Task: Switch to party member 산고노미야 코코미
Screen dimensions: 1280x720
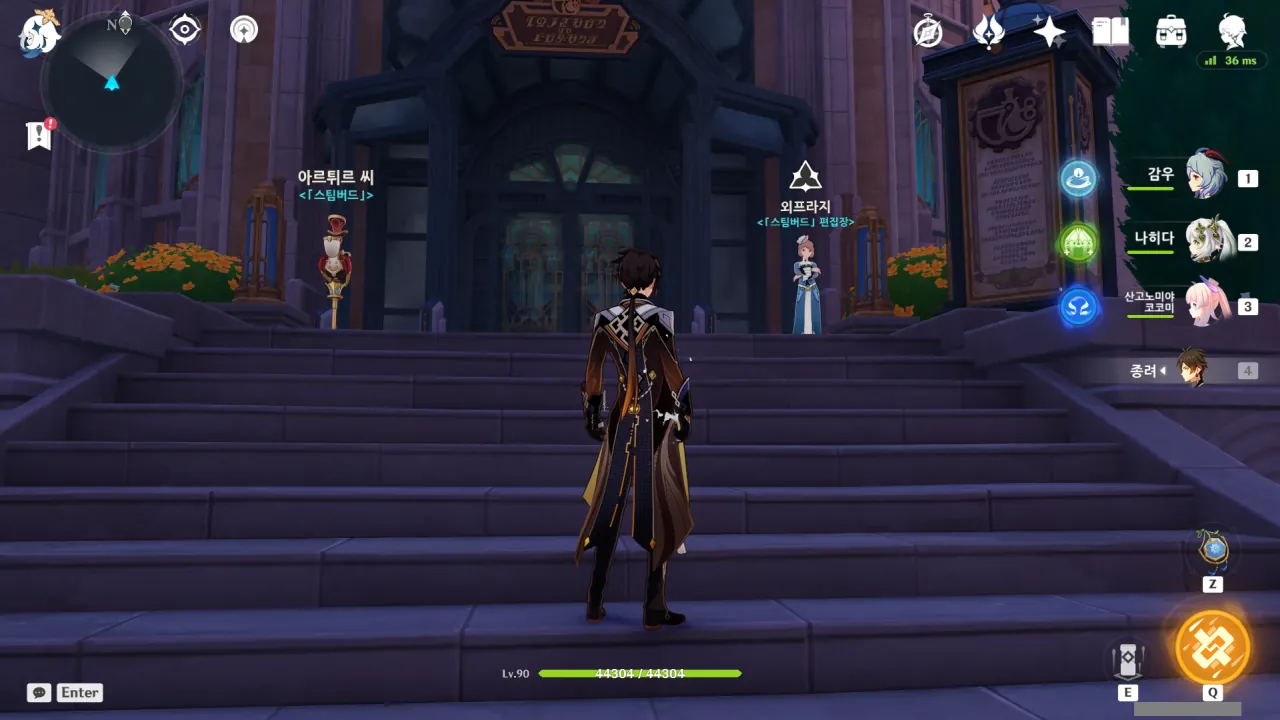Action: pos(1205,305)
